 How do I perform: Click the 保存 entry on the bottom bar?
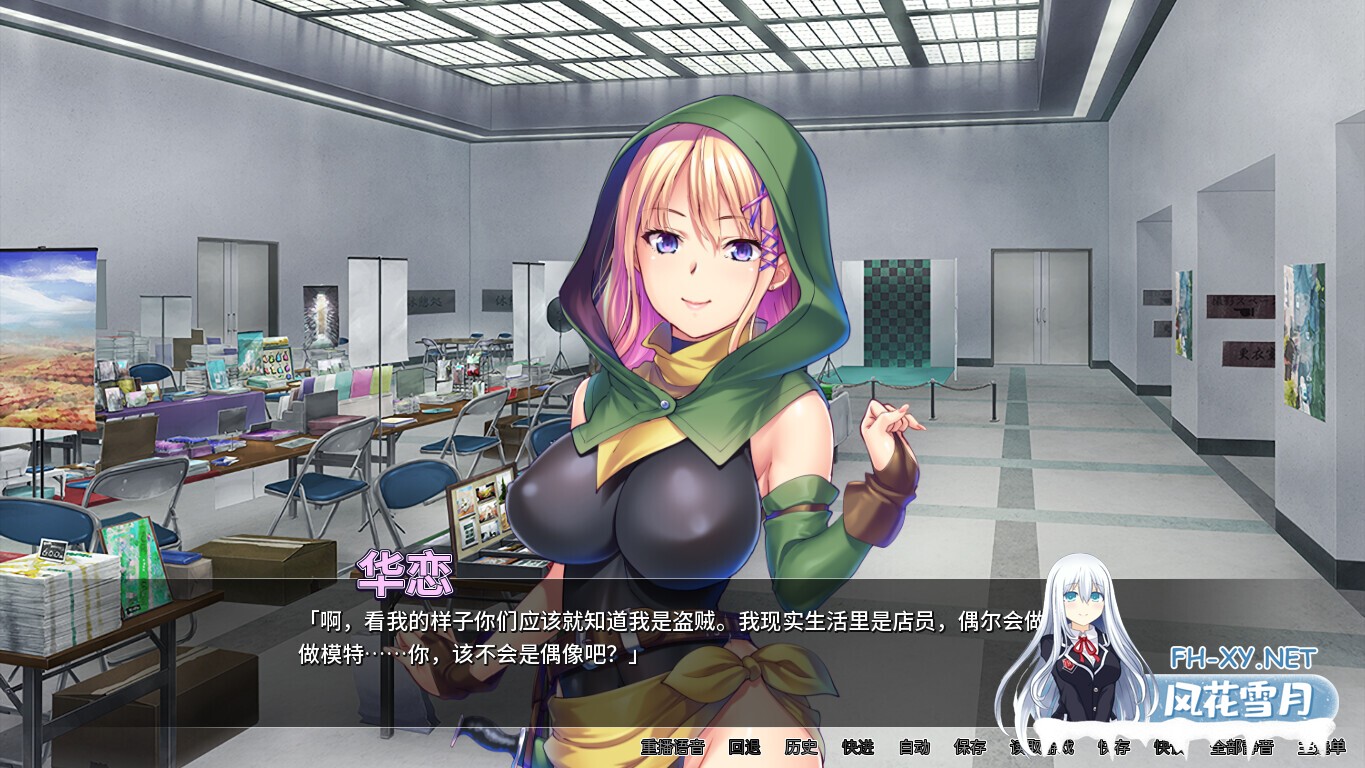pos(970,747)
